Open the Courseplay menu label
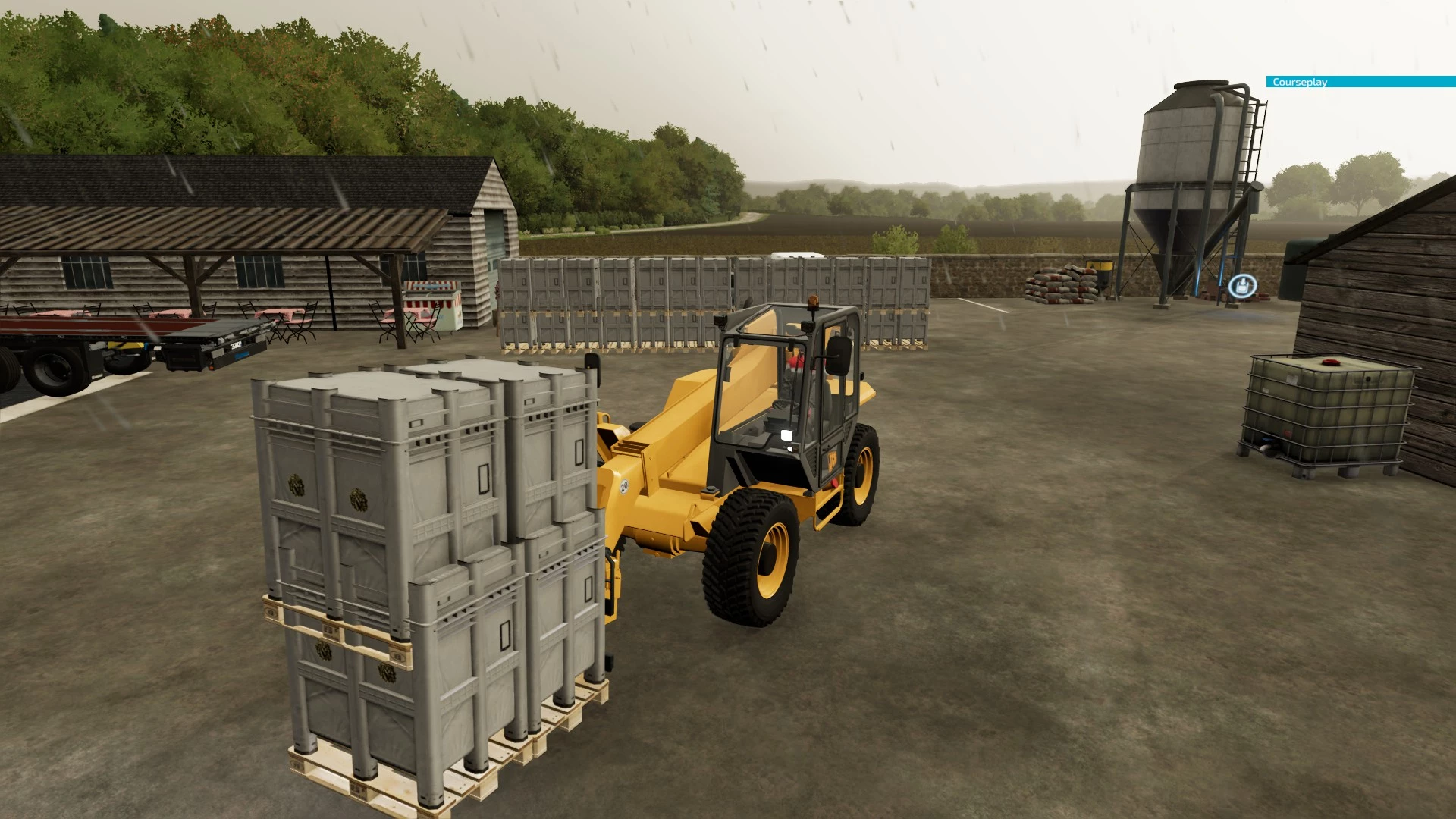Screen dimensions: 1456x819 [x=1299, y=82]
